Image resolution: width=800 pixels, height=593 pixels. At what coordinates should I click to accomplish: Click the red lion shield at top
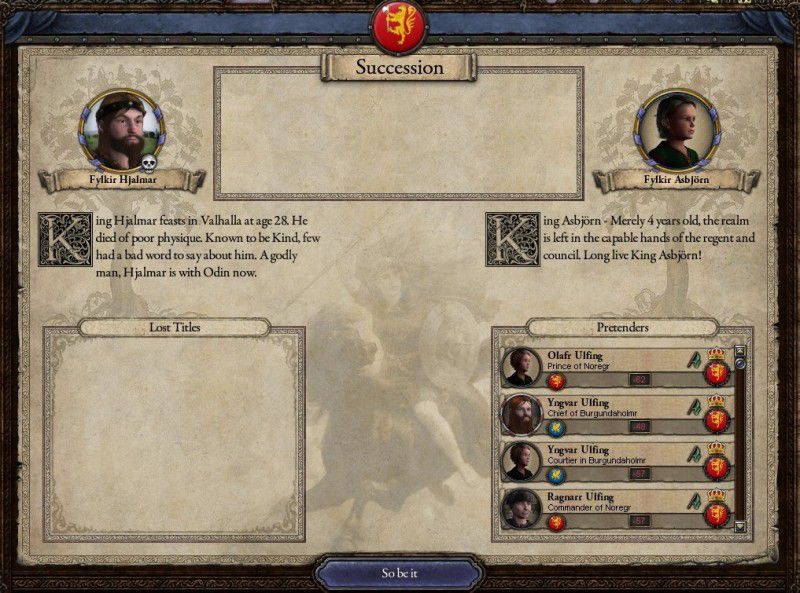[x=399, y=27]
